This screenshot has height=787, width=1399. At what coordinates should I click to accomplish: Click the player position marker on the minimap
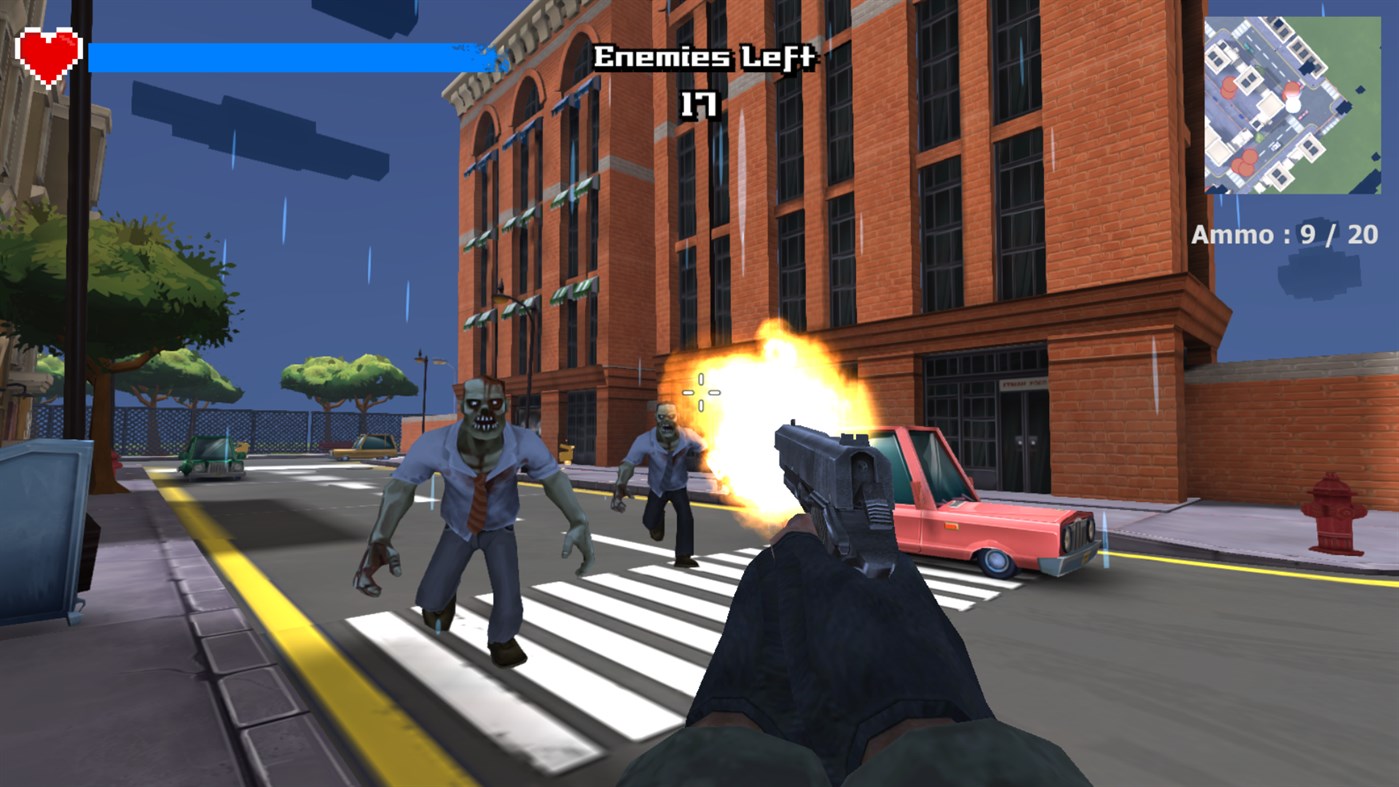pos(1294,102)
